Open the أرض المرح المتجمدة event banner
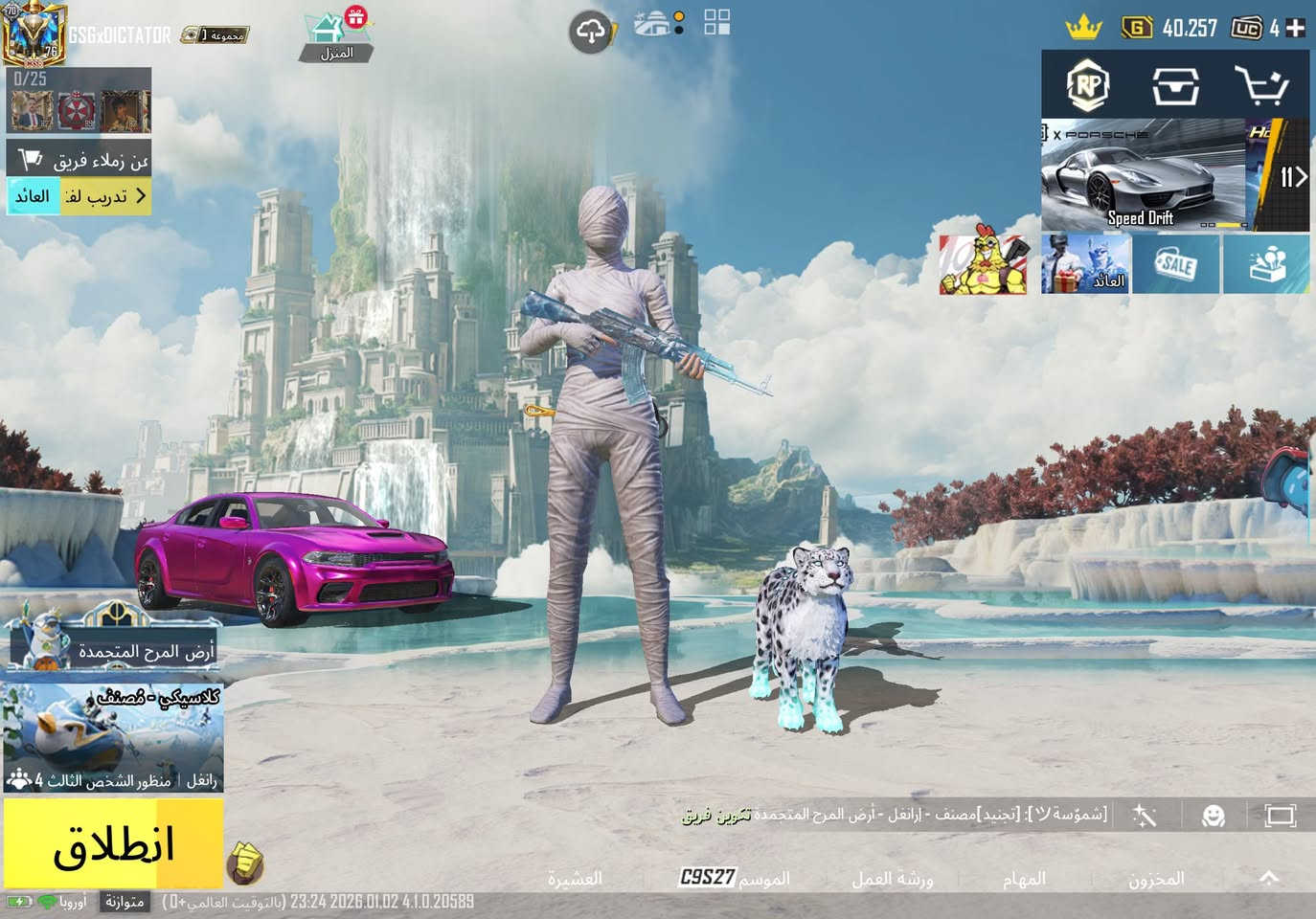 pyautogui.click(x=113, y=641)
